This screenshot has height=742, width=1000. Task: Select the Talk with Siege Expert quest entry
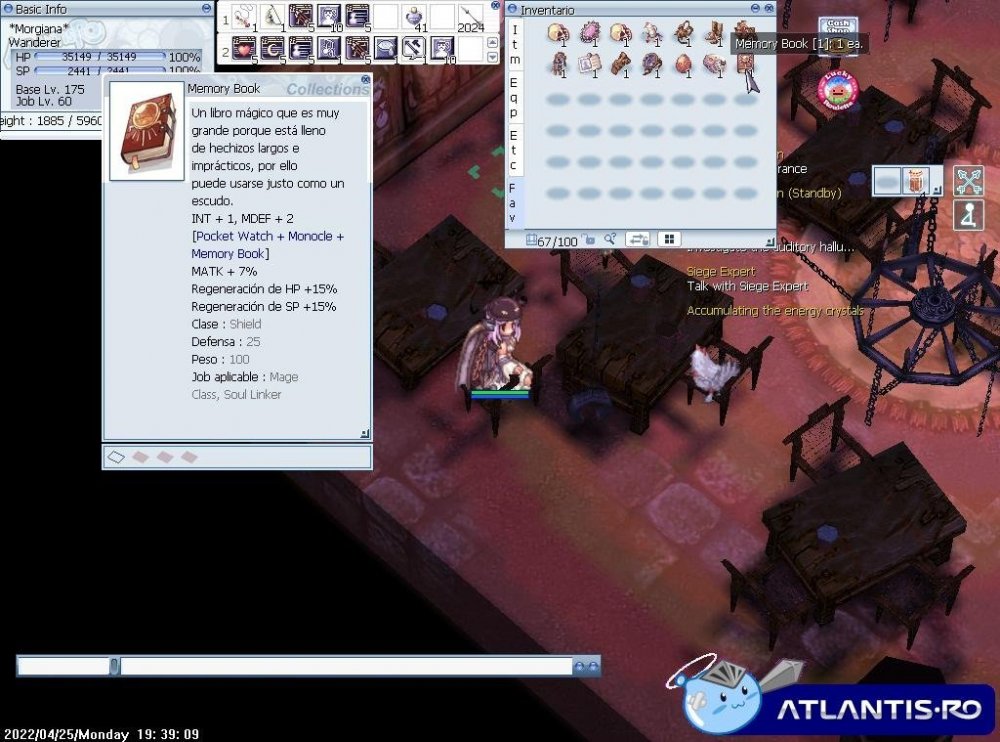(747, 286)
